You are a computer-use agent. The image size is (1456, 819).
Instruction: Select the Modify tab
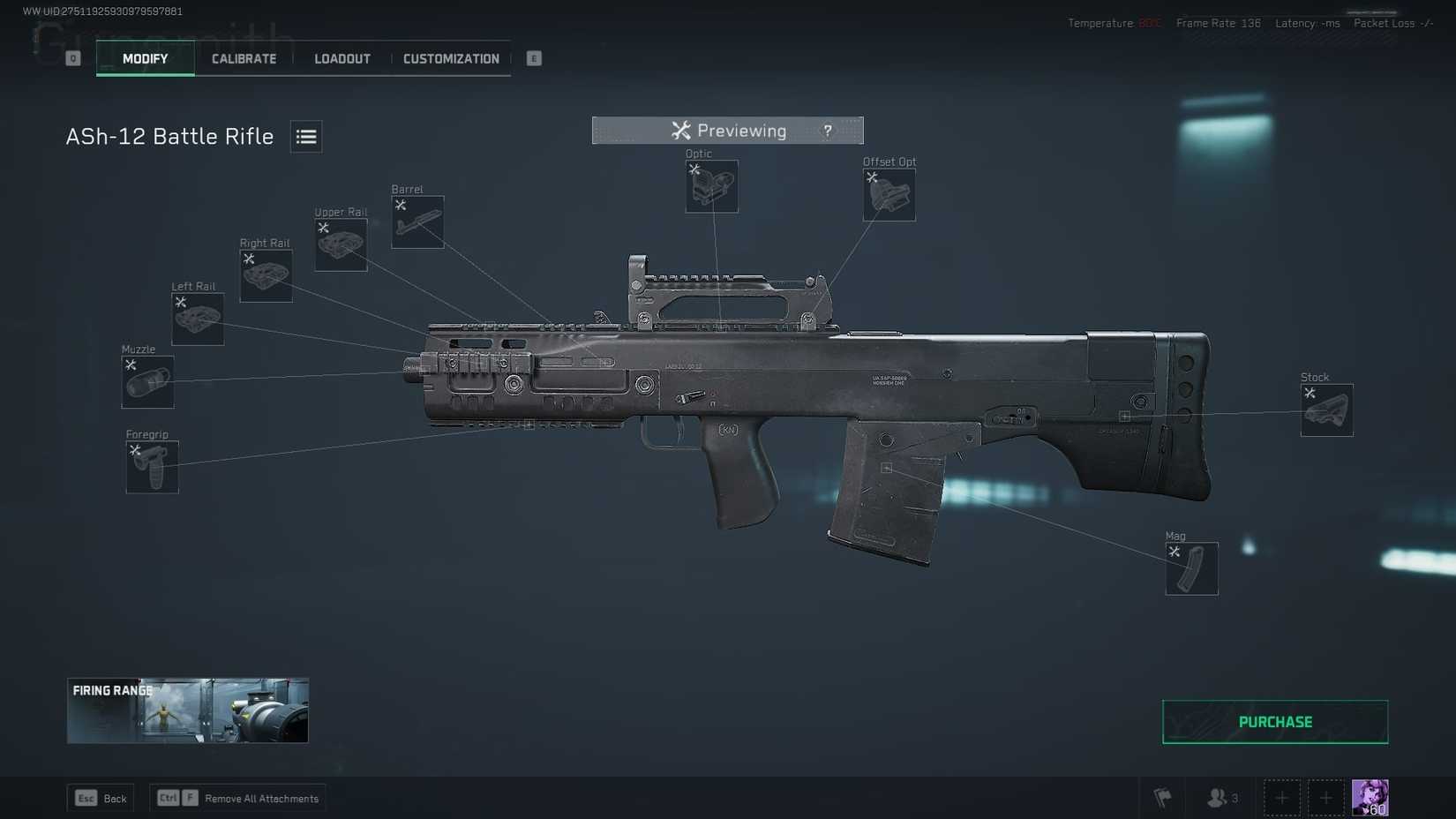click(145, 58)
